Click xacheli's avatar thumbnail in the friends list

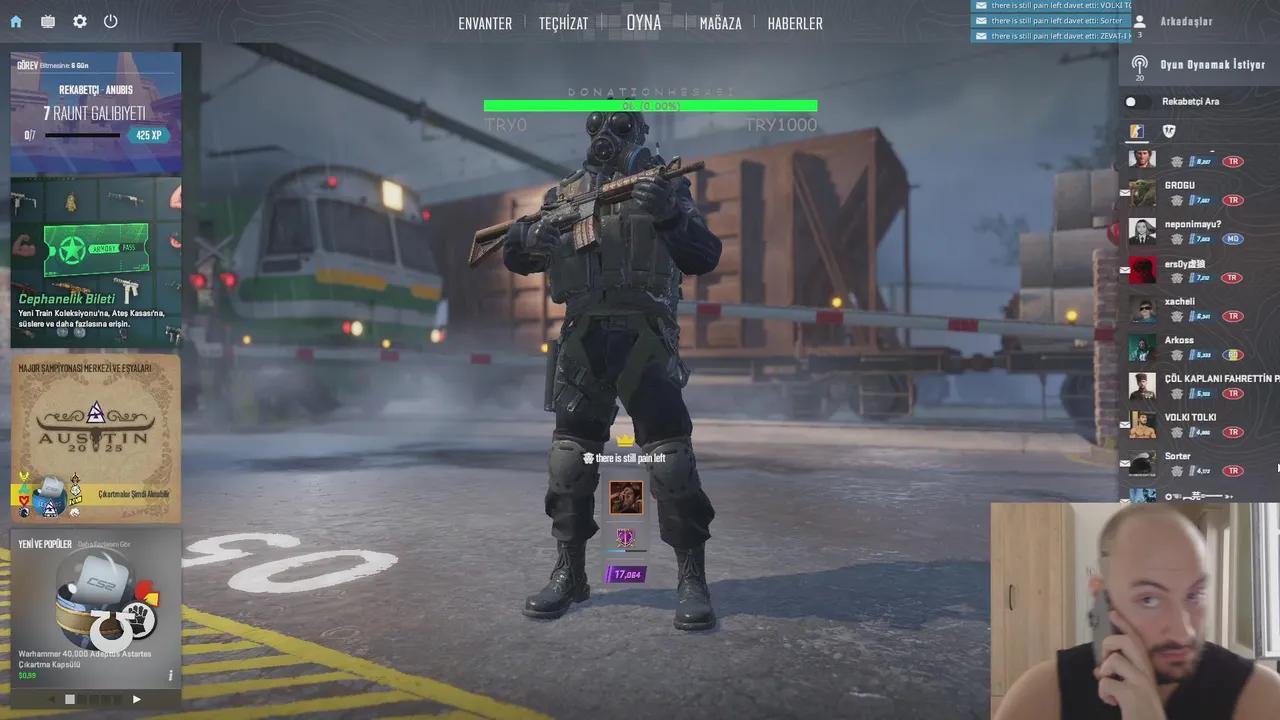(x=1142, y=309)
